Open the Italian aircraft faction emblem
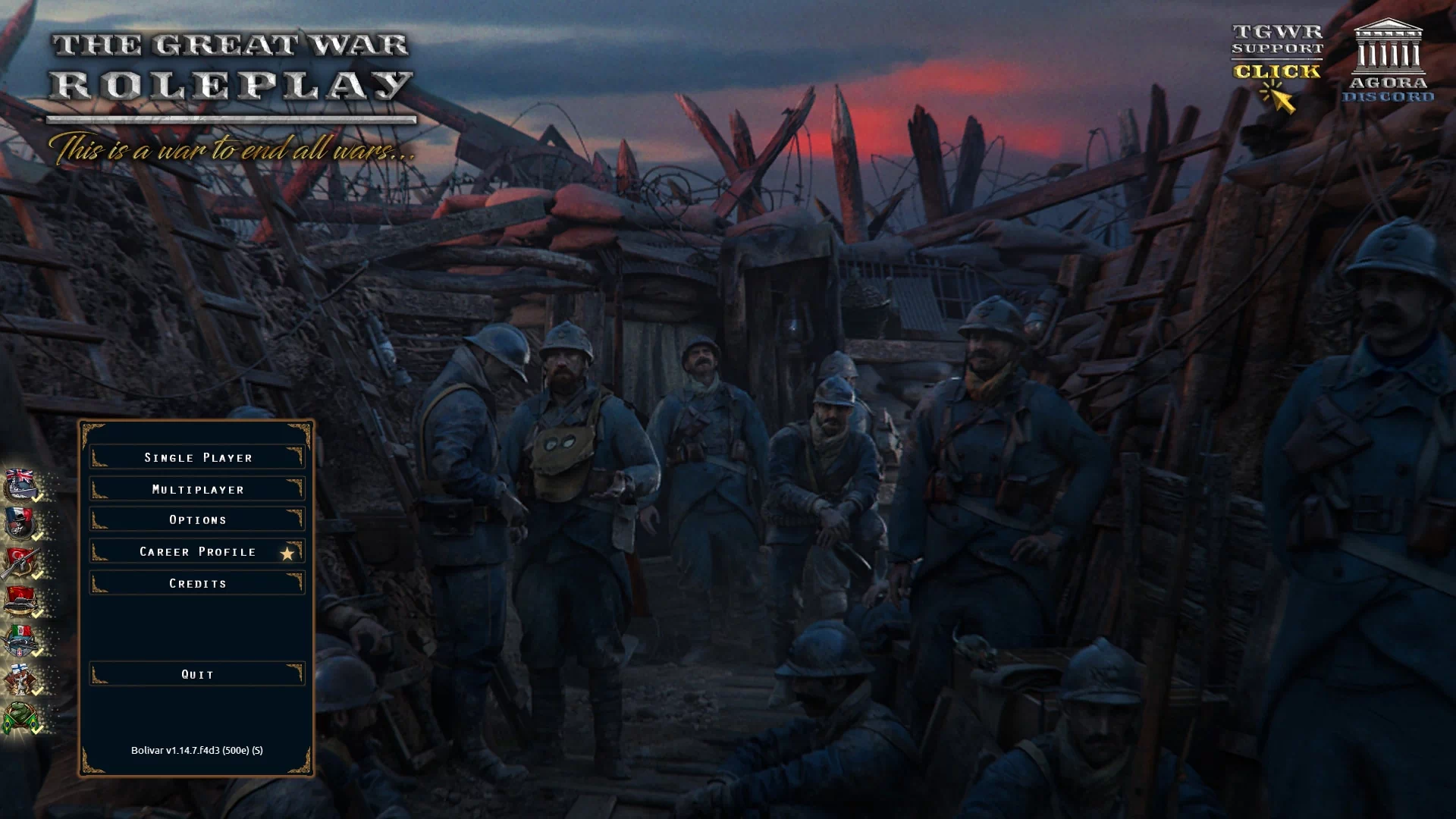 click(x=21, y=639)
